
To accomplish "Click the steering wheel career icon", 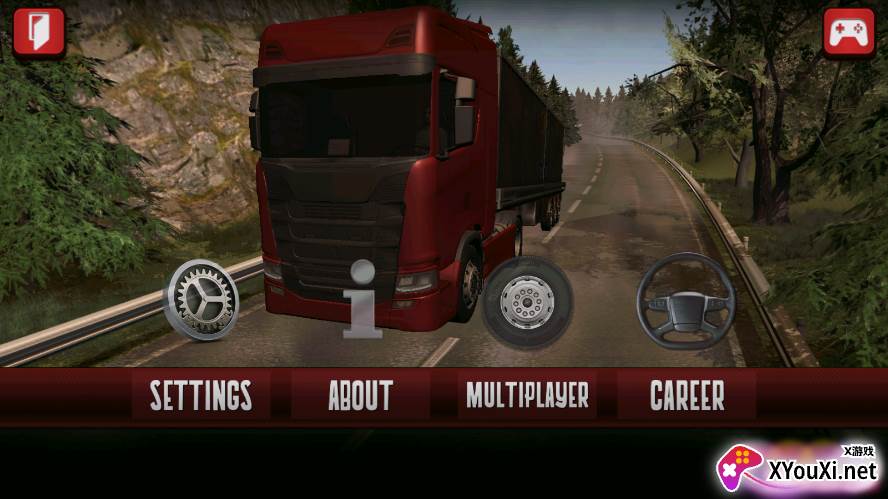I will [x=686, y=300].
